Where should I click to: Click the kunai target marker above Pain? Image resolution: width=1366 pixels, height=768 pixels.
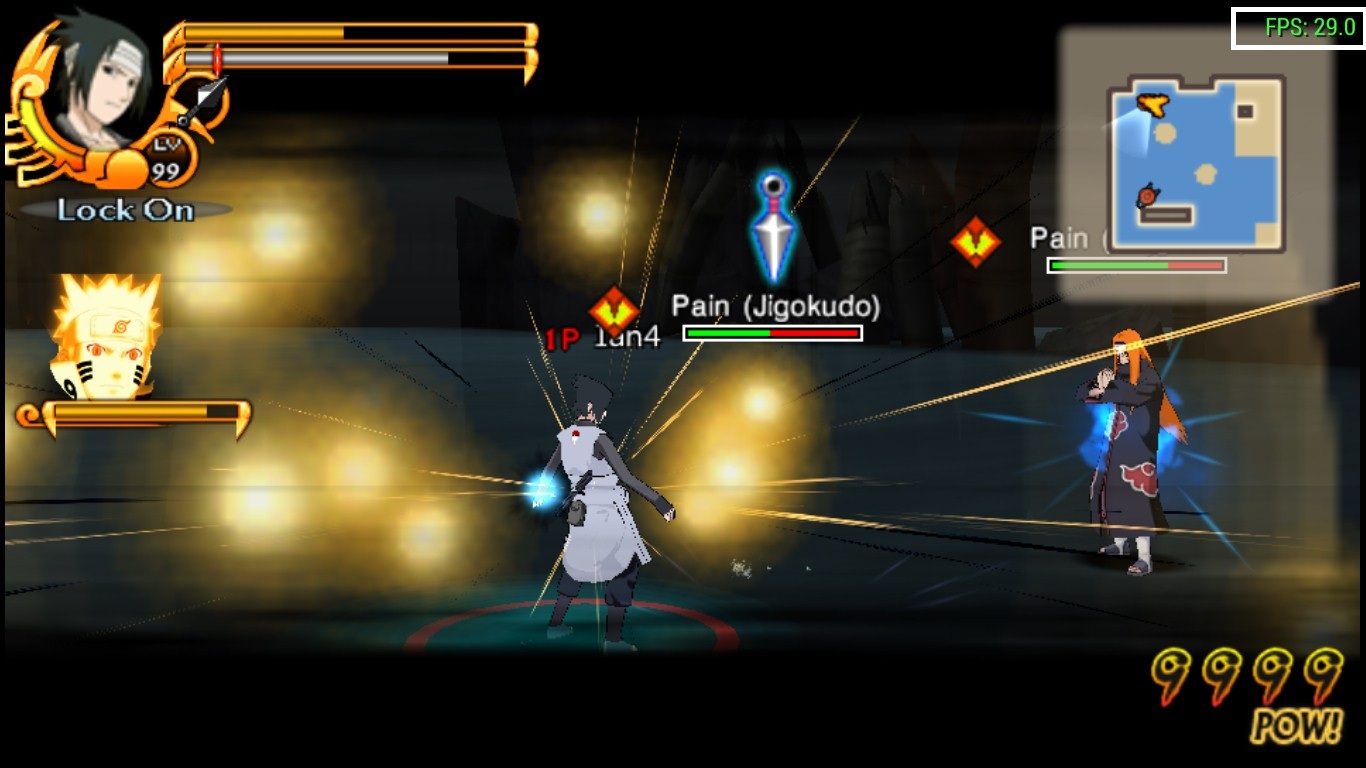click(771, 227)
